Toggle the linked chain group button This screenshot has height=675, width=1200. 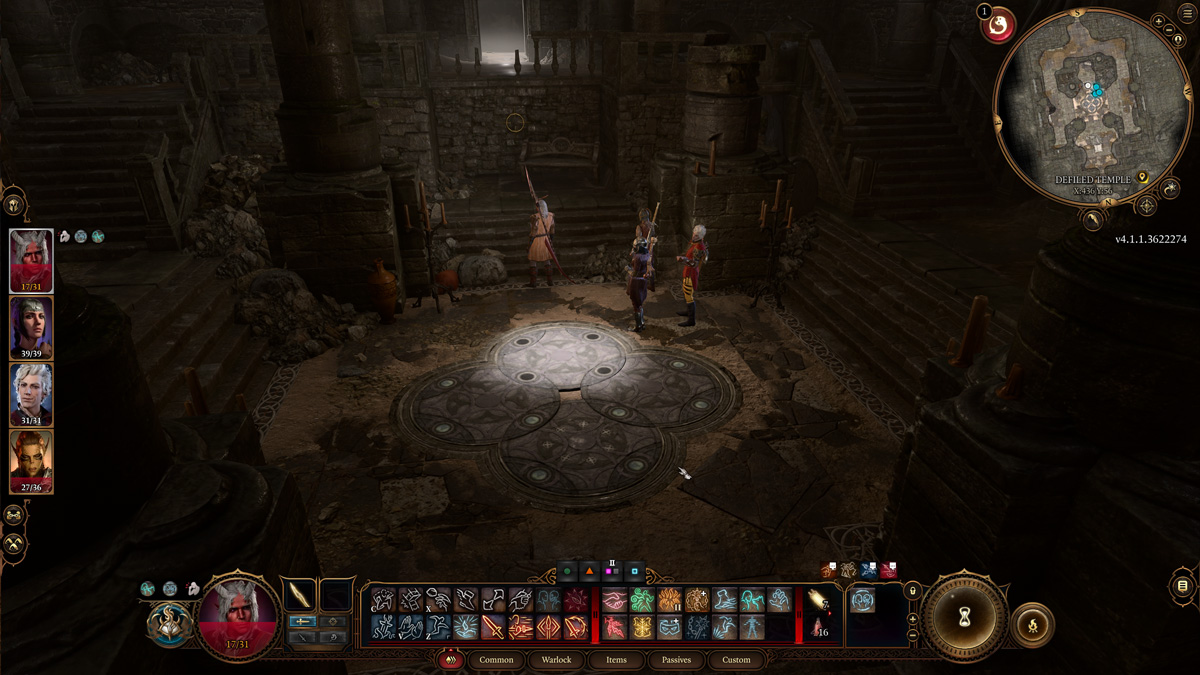coord(15,515)
